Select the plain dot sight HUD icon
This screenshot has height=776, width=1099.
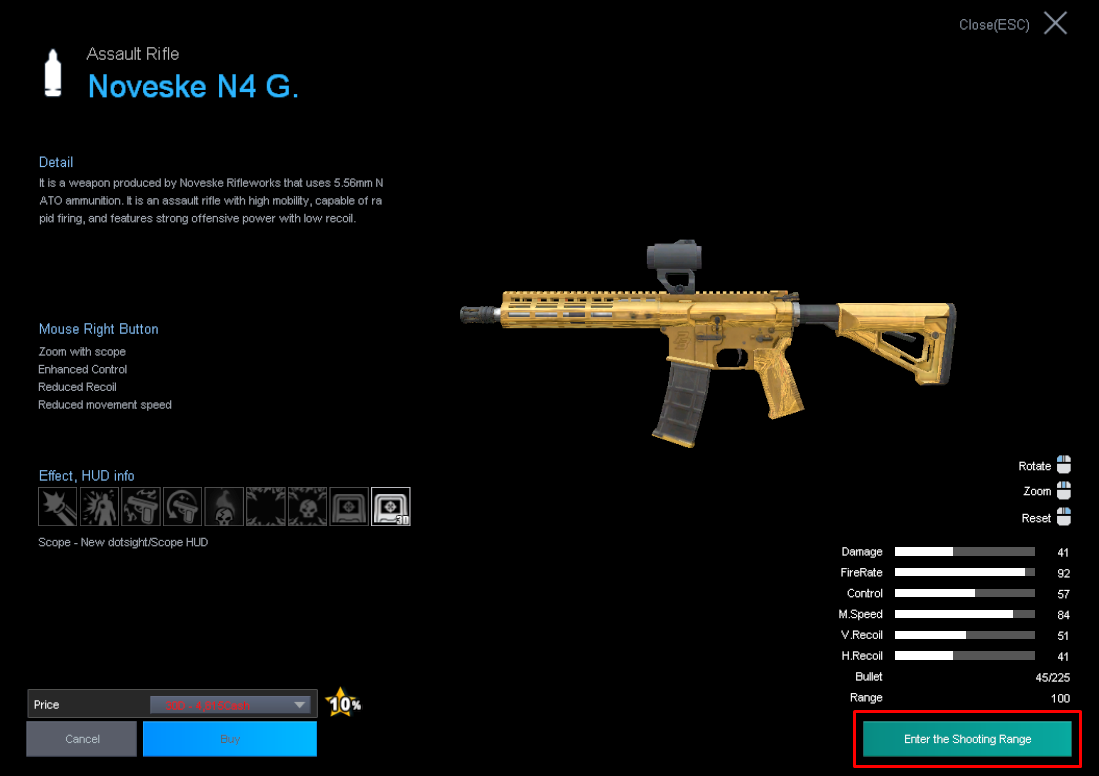click(349, 507)
